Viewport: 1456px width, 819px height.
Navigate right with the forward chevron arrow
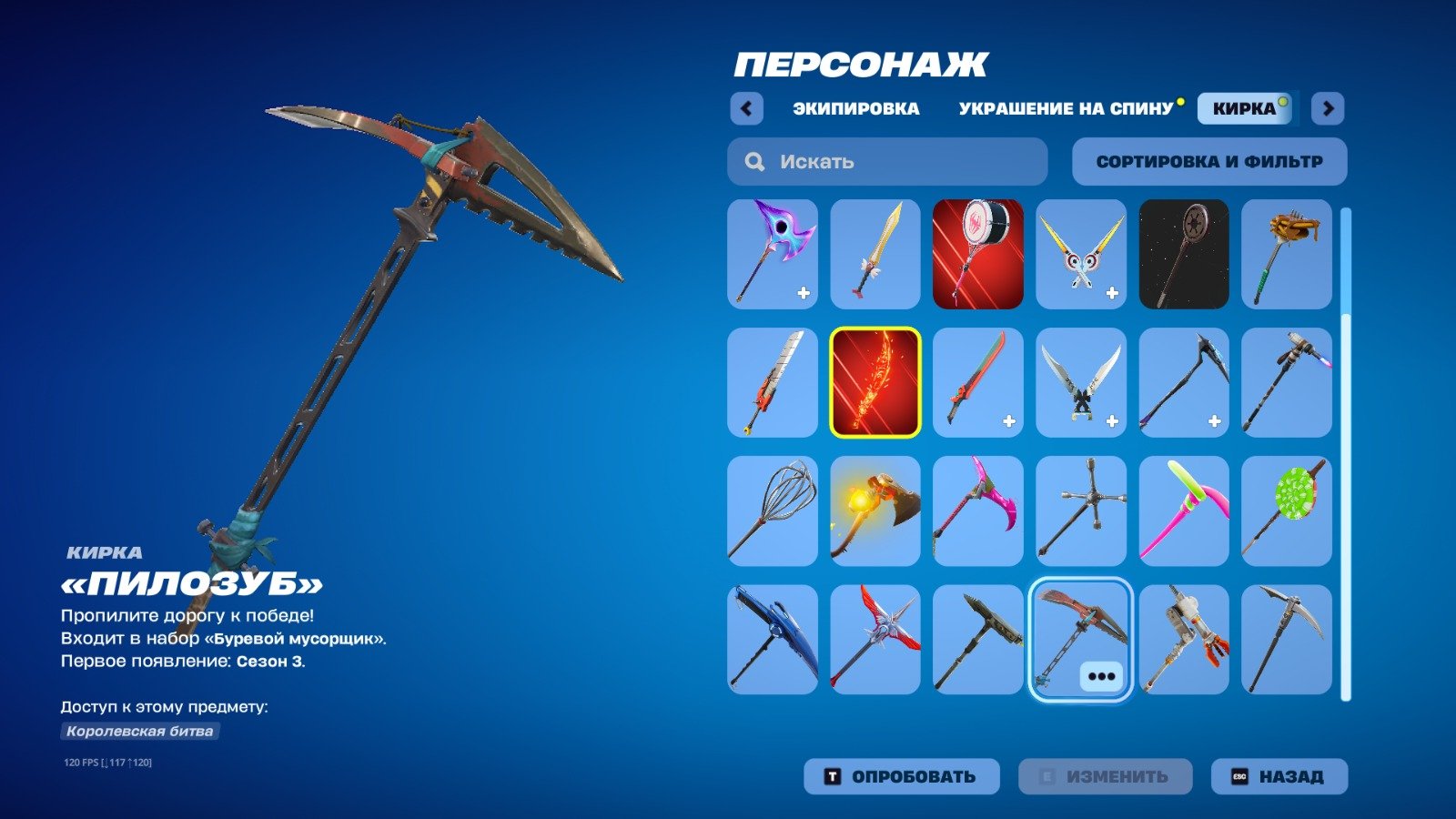1329,107
